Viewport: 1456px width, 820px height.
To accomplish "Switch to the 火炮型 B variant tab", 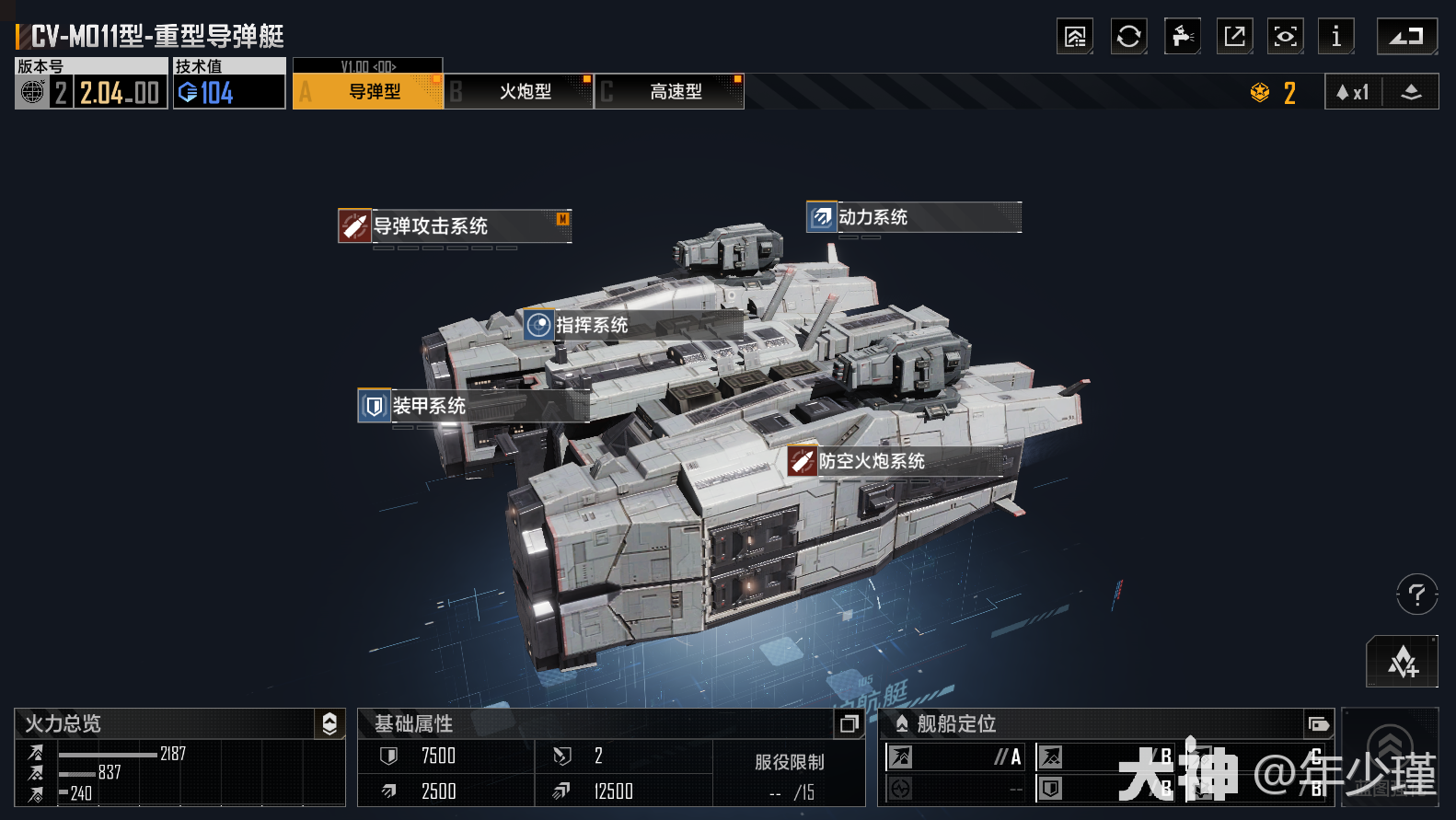I will pos(518,91).
